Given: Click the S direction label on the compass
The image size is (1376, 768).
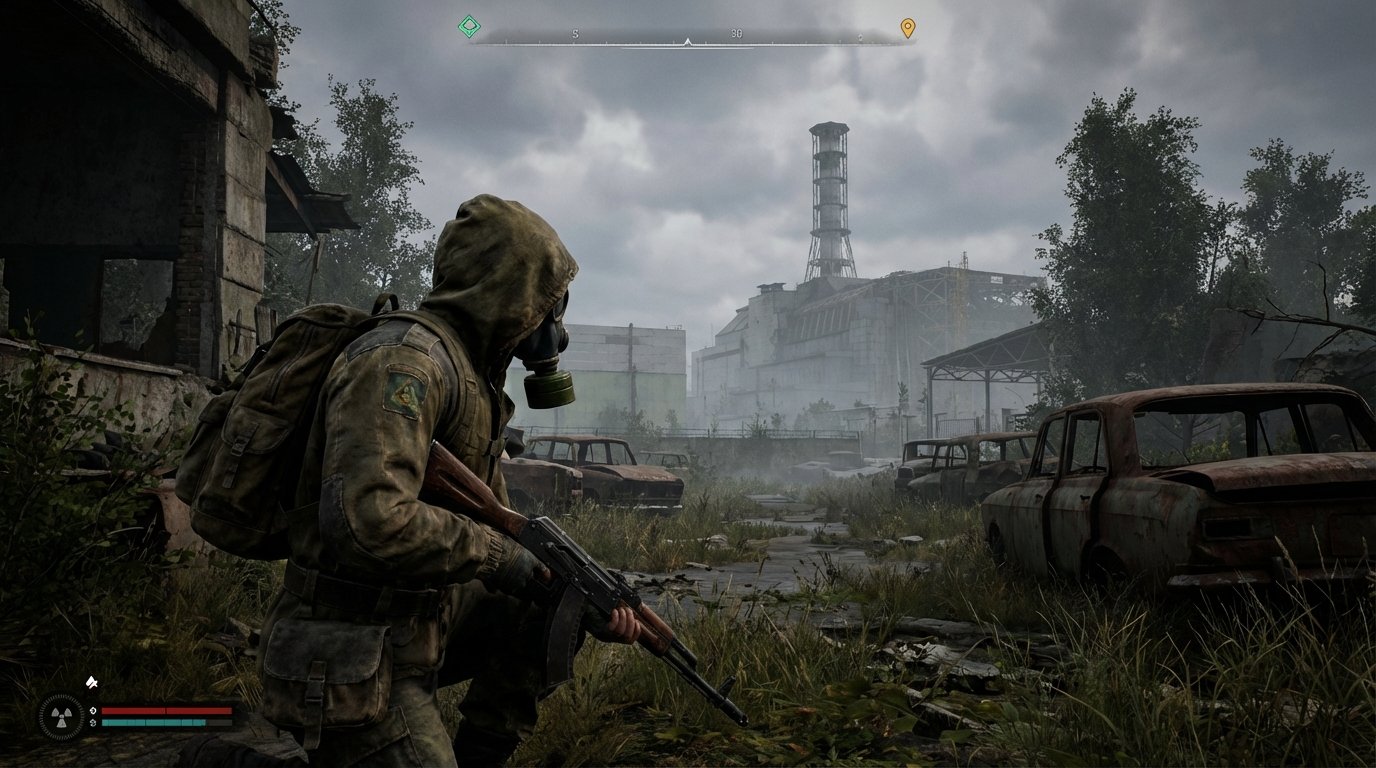Looking at the screenshot, I should click(x=575, y=33).
